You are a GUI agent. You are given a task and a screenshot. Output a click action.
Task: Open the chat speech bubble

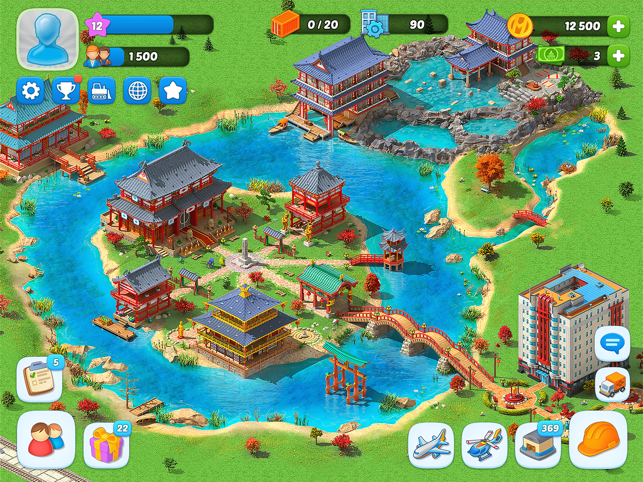click(612, 343)
